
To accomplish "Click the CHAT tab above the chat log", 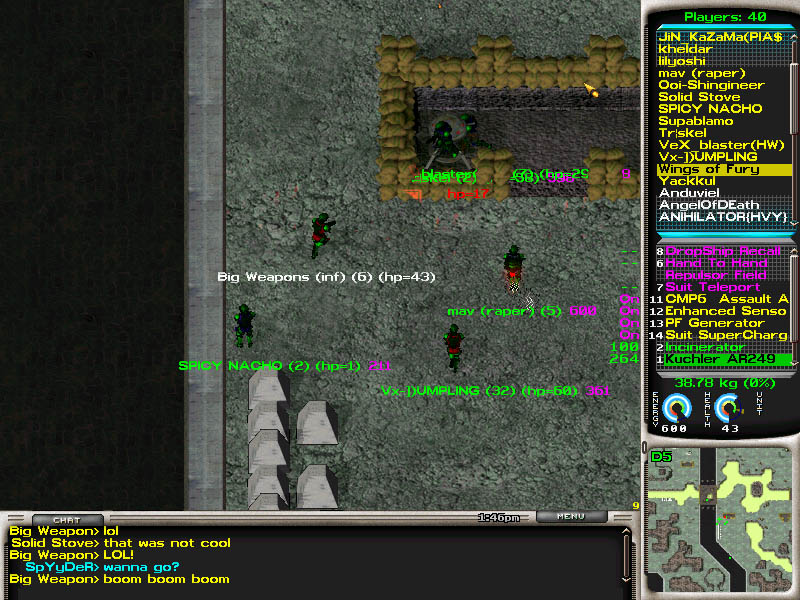I will pos(65,519).
